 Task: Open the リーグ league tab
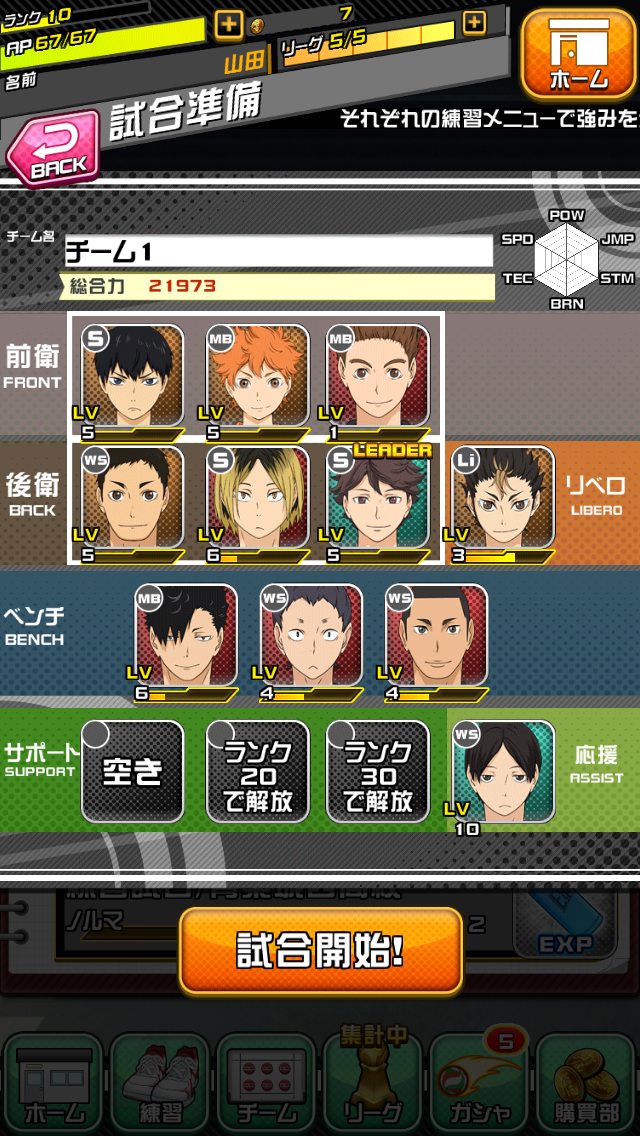[x=373, y=1085]
